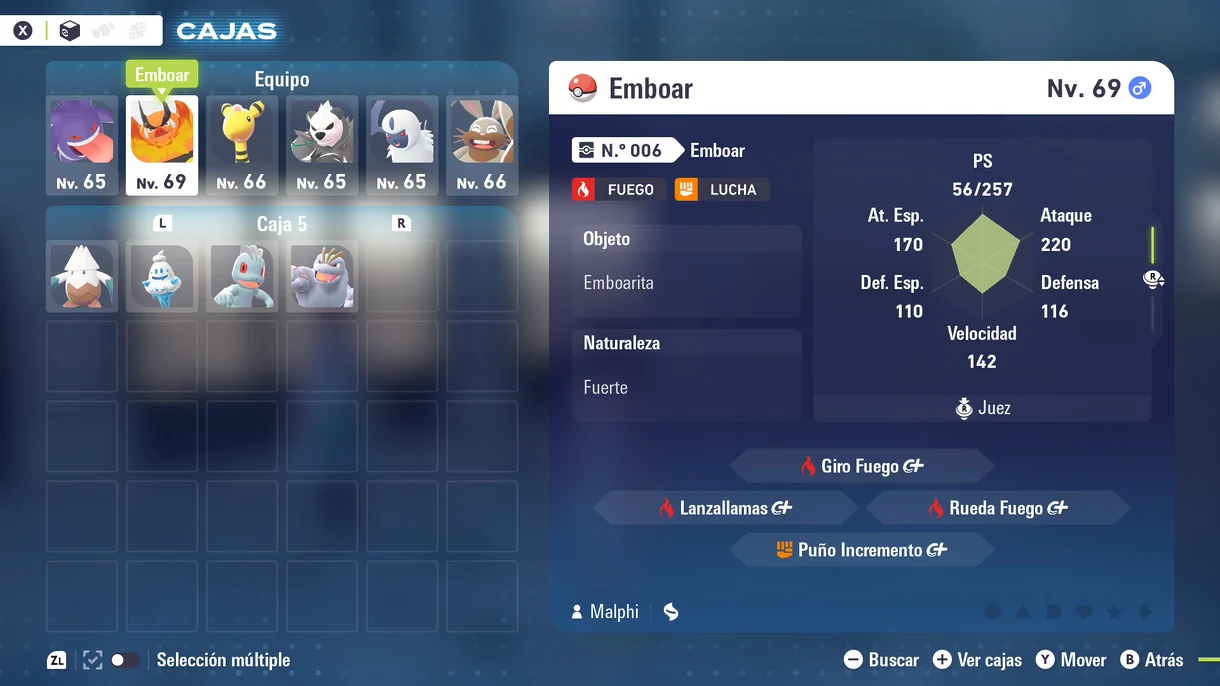Pick Vanillite from the box

click(161, 276)
